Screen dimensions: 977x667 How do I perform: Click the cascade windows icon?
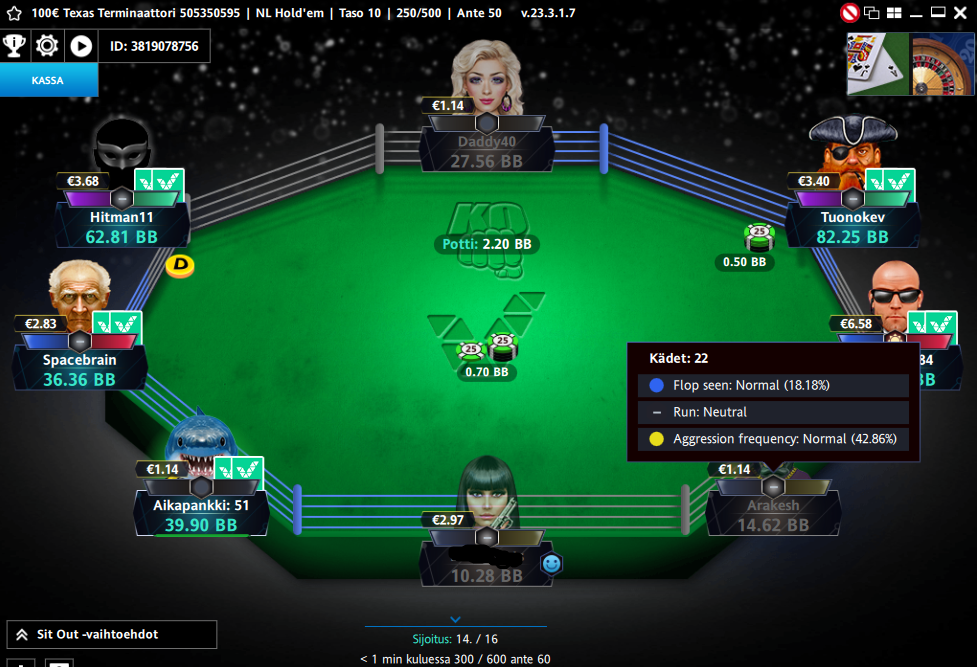point(872,13)
